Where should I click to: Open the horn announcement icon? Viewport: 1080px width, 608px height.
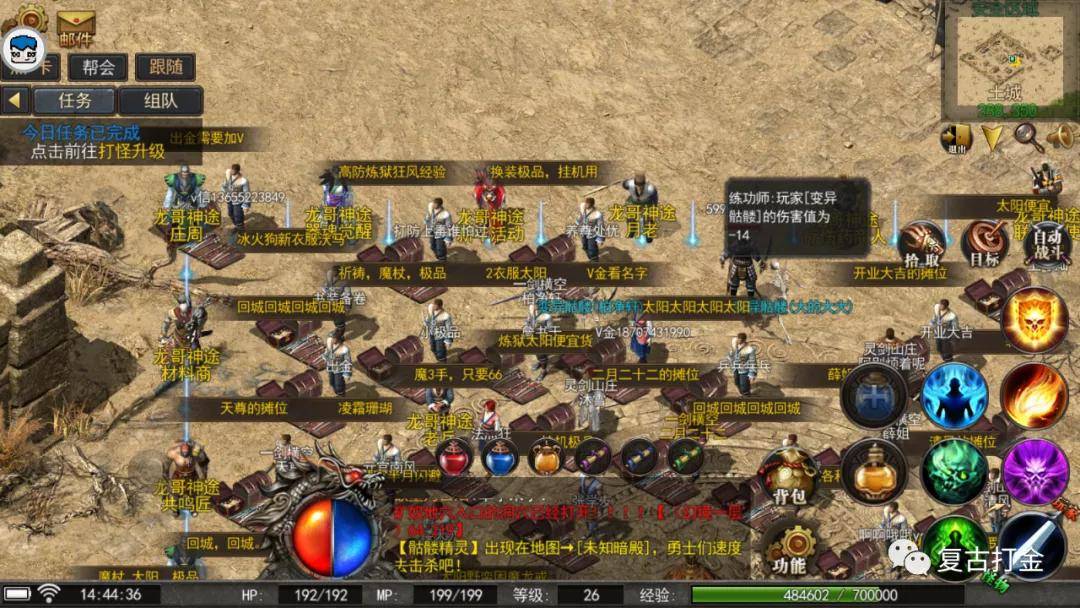click(1060, 137)
